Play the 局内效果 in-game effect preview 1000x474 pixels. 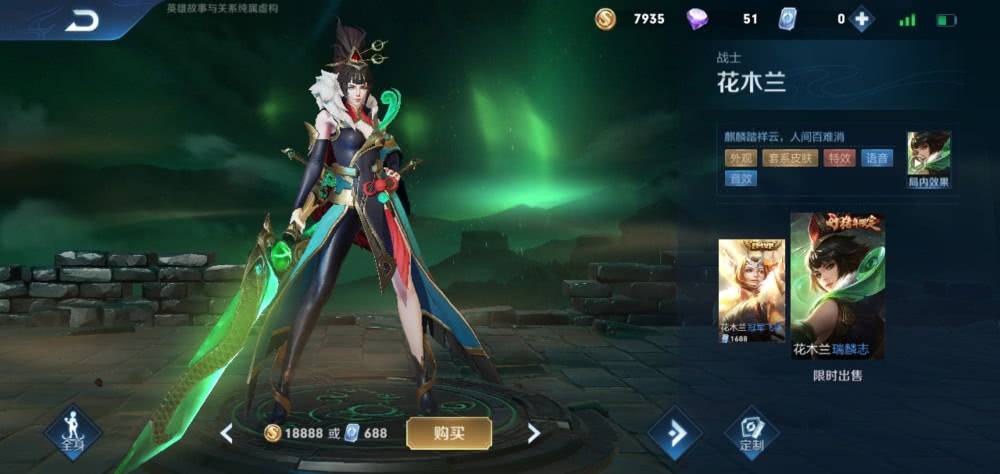pos(928,159)
